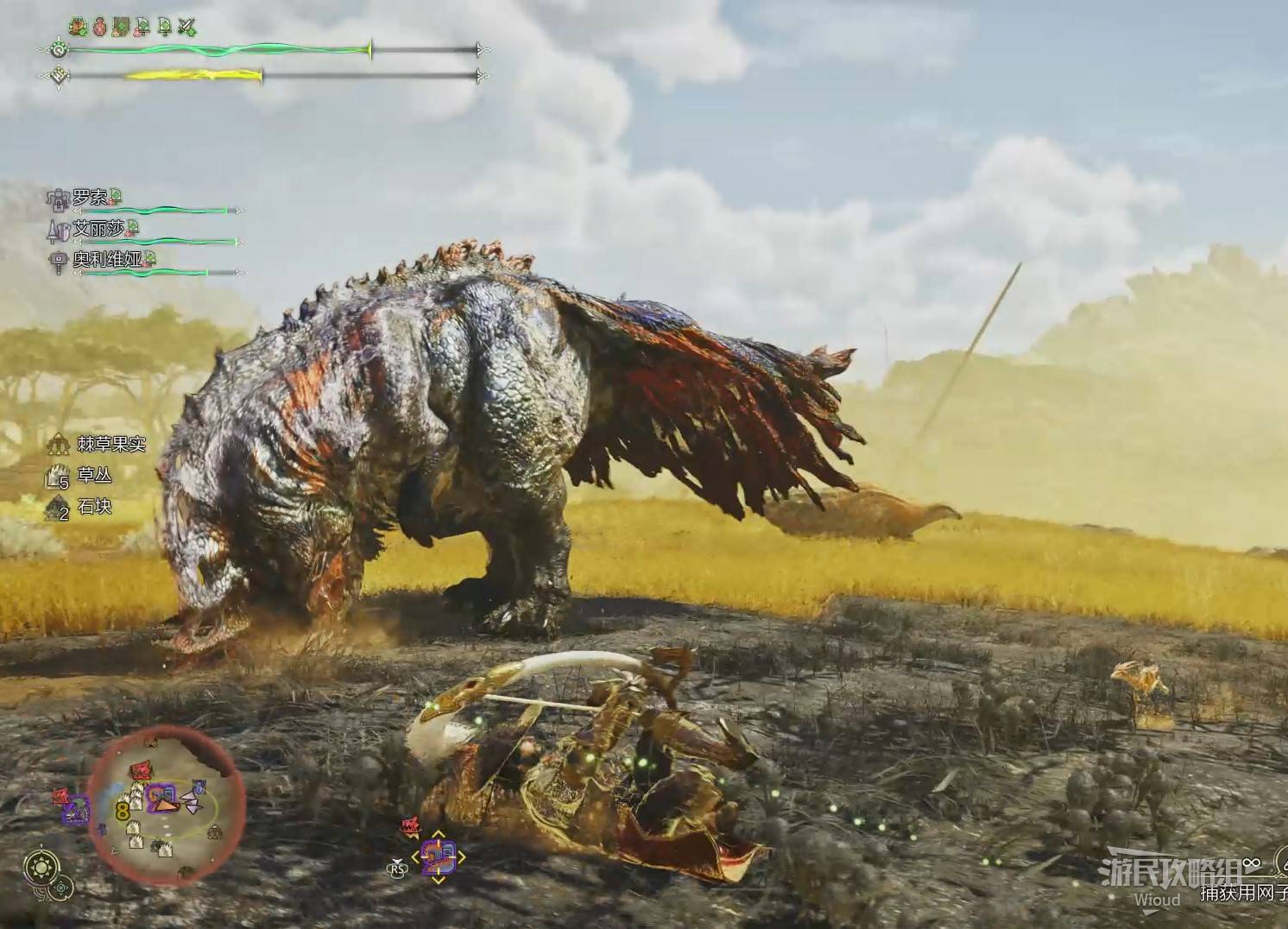
Task: Choose the 石块 stone ammo entry
Action: [94, 507]
